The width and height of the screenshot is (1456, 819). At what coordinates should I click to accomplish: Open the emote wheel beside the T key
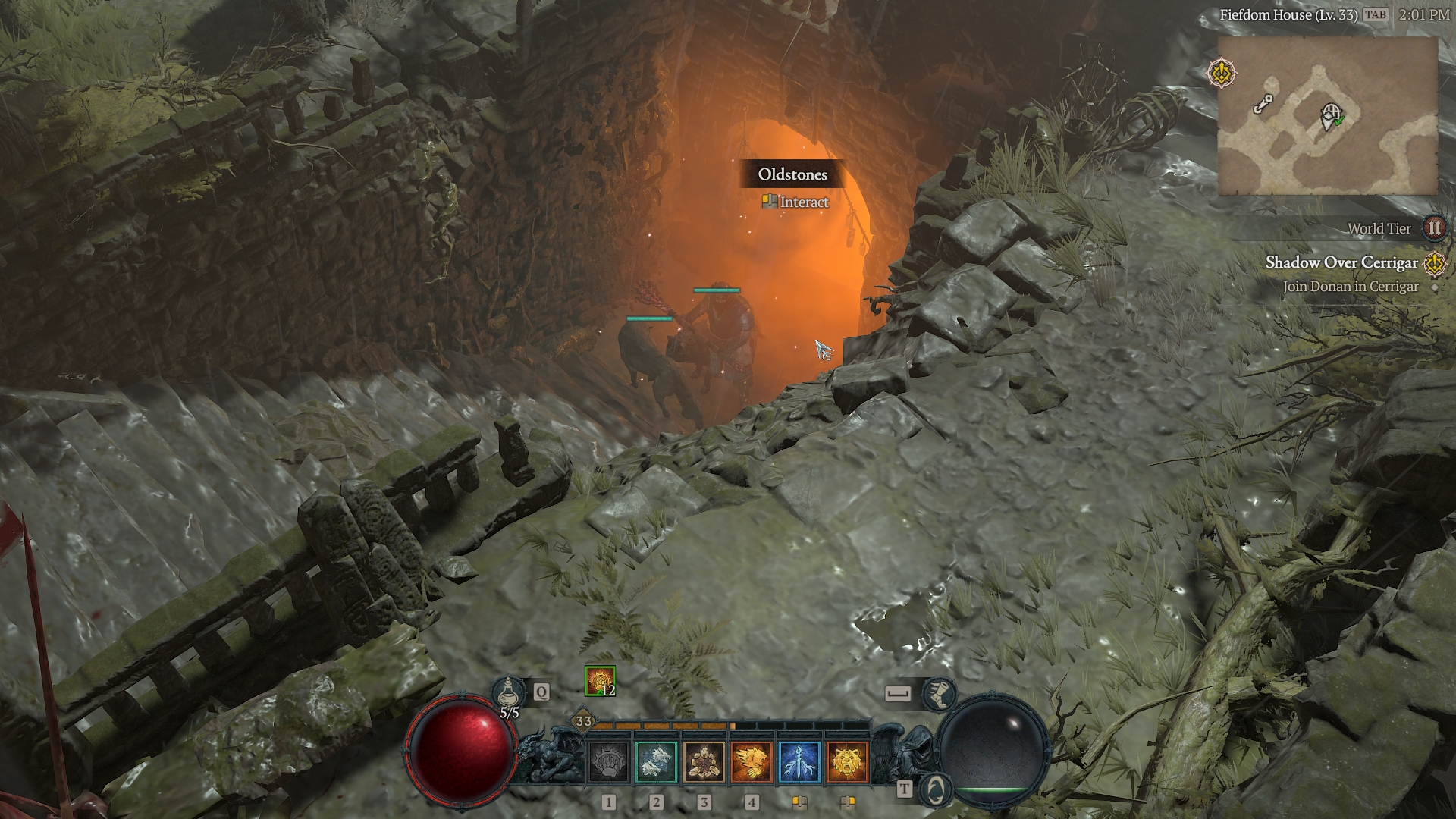(937, 789)
